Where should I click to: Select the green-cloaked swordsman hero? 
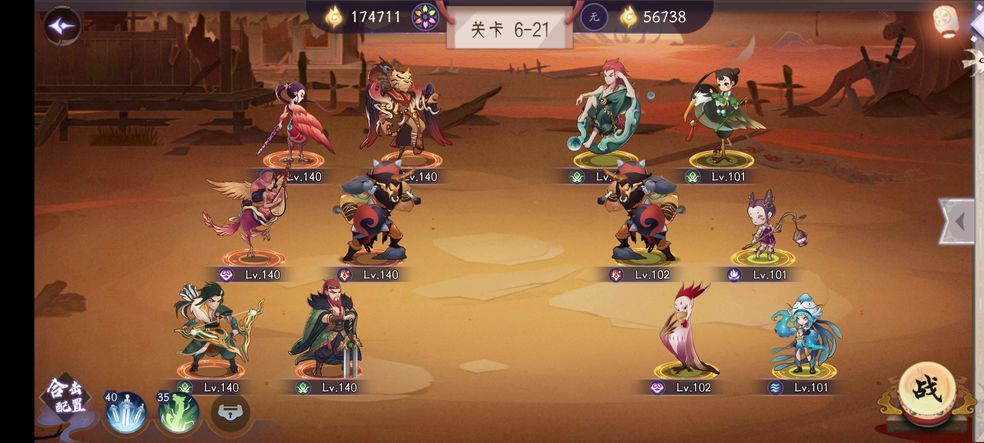(328, 329)
